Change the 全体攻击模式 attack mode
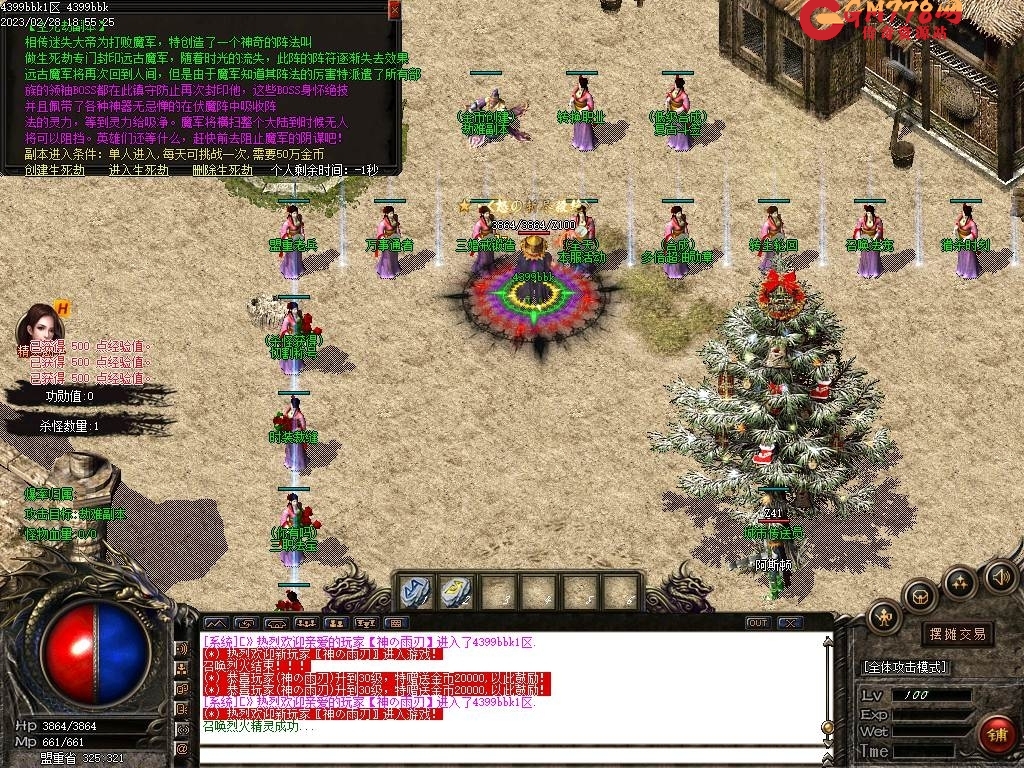Viewport: 1024px width, 768px height. click(x=905, y=667)
